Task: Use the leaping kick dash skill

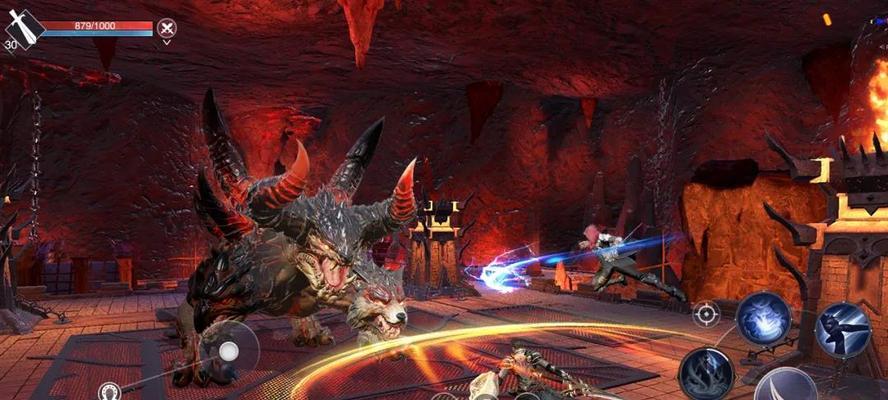Action: [x=842, y=329]
